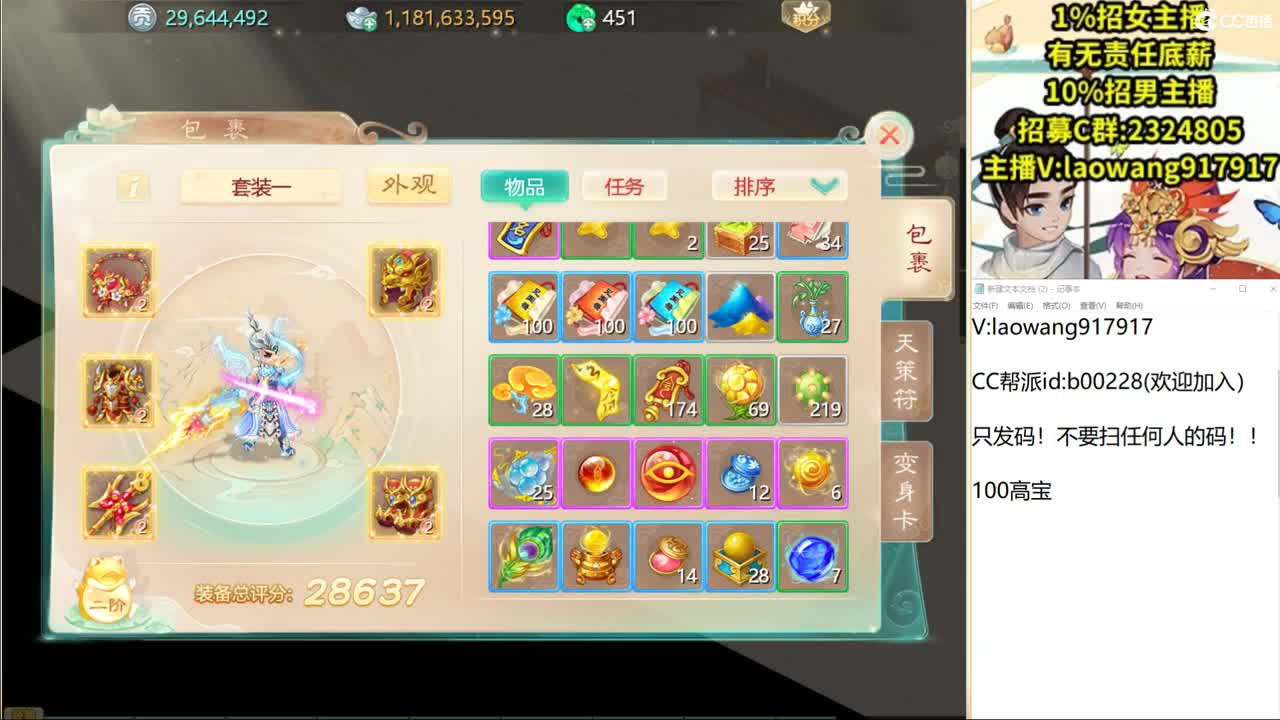Click the 外观 appearance button
Viewport: 1280px width, 720px height.
(406, 186)
